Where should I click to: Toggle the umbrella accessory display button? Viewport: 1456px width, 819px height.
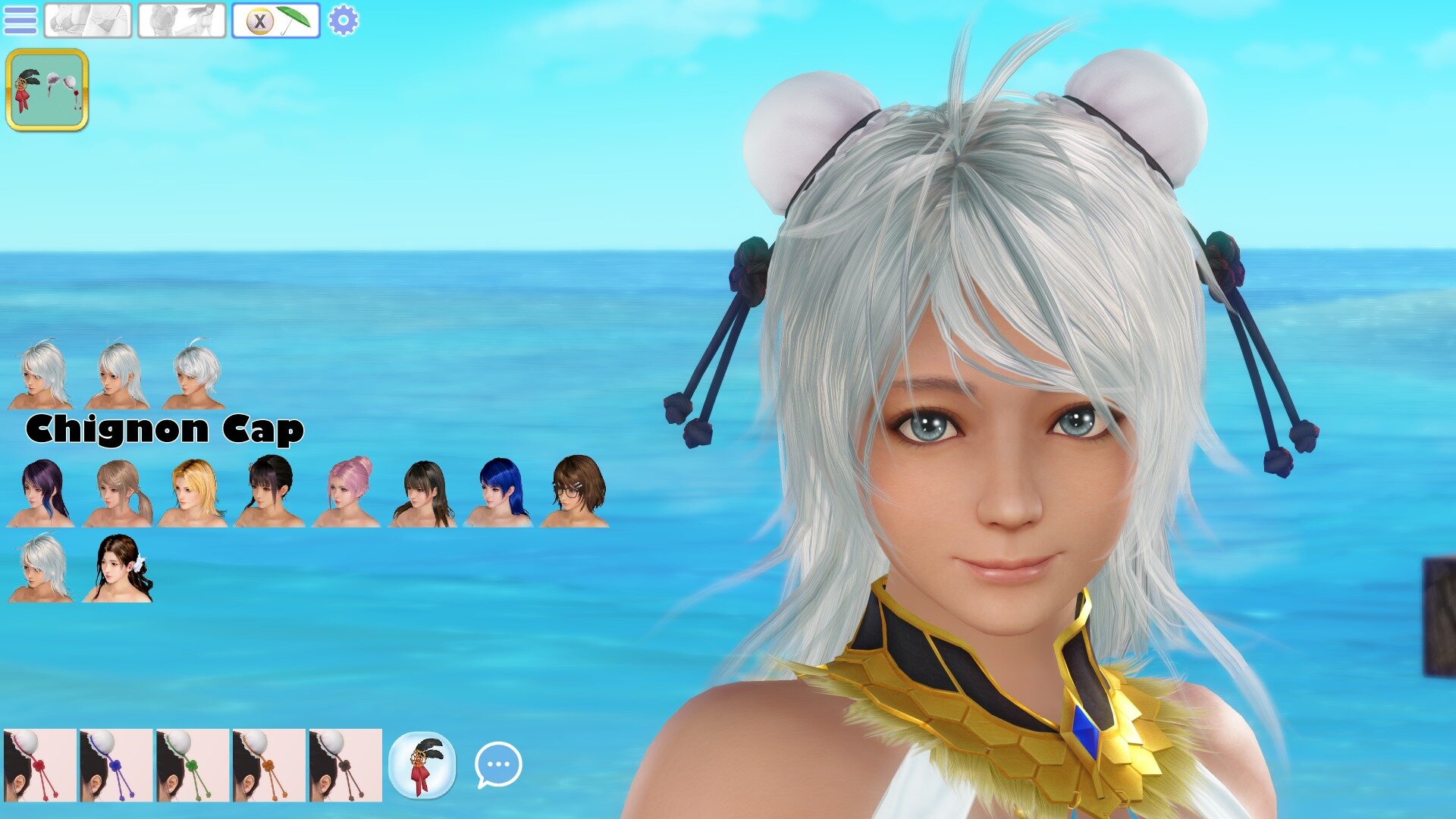277,20
